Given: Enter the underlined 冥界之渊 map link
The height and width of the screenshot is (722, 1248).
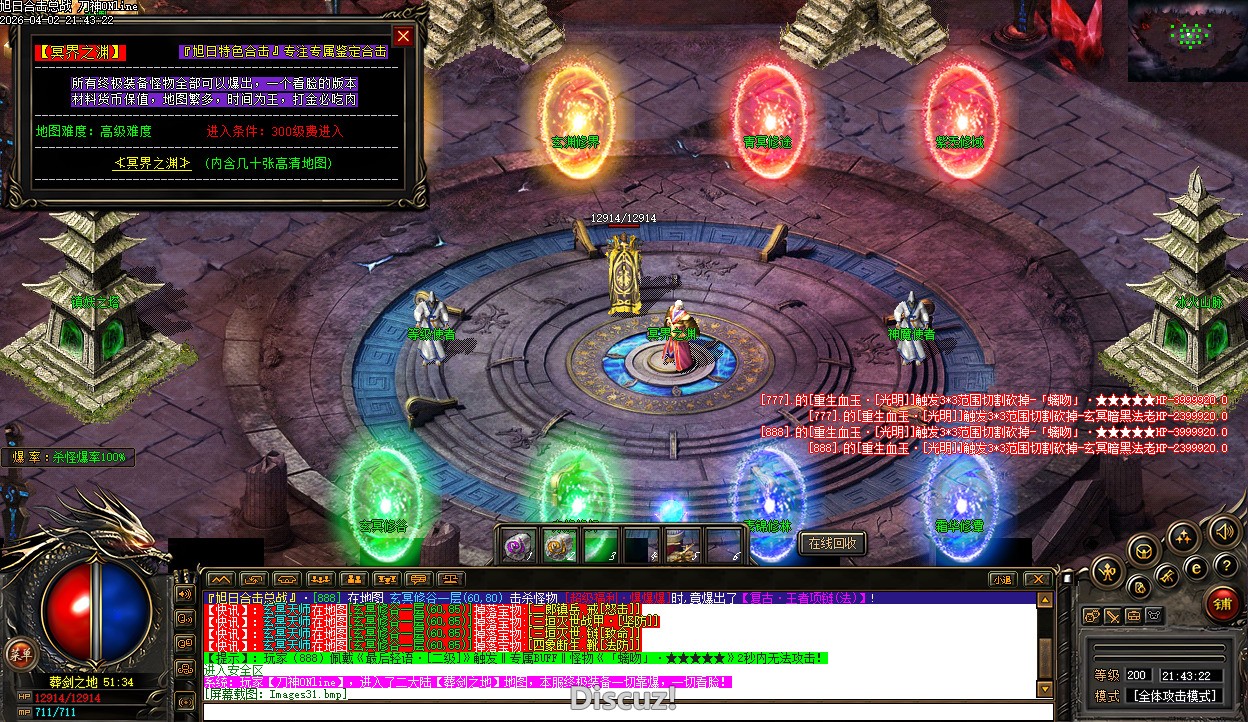Looking at the screenshot, I should coord(152,163).
